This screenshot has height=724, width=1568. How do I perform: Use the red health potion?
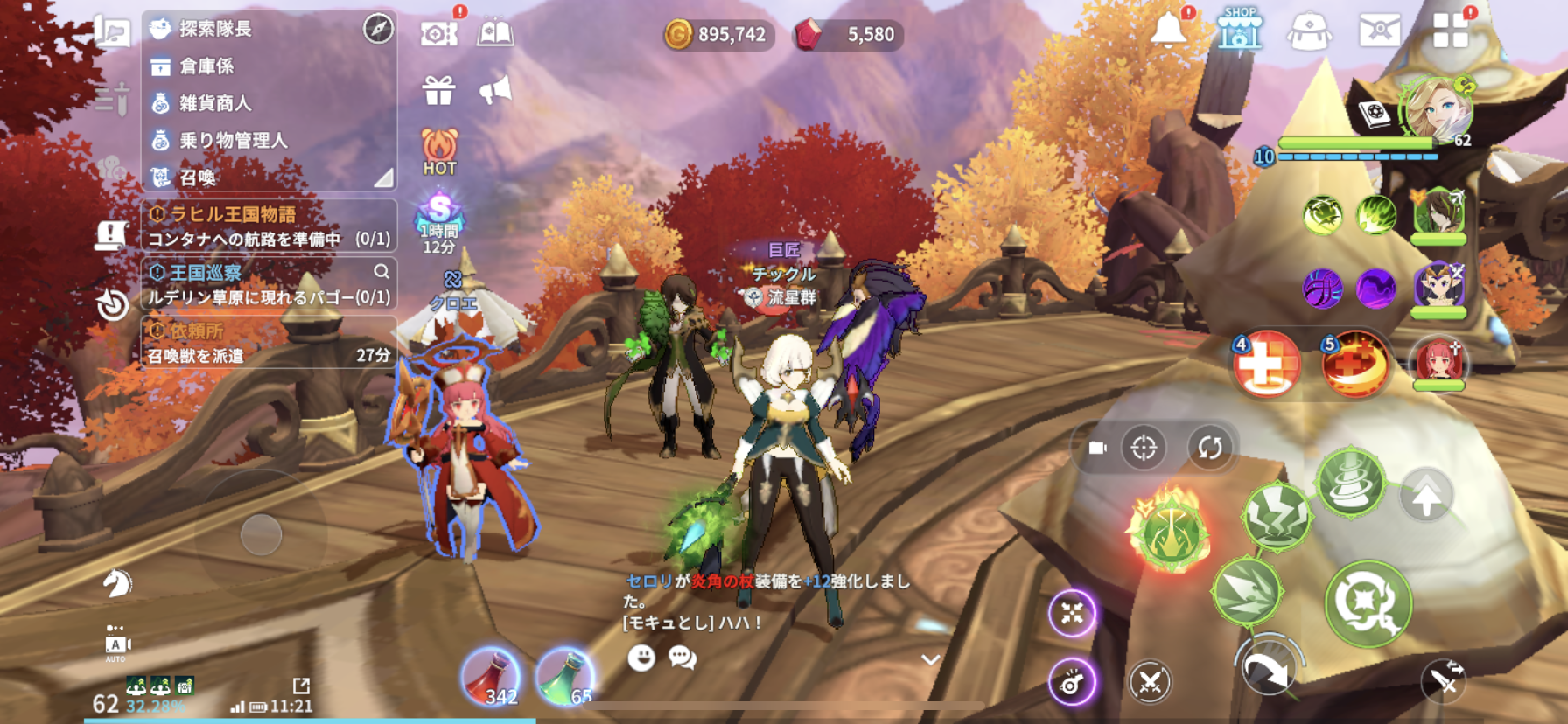(490, 677)
